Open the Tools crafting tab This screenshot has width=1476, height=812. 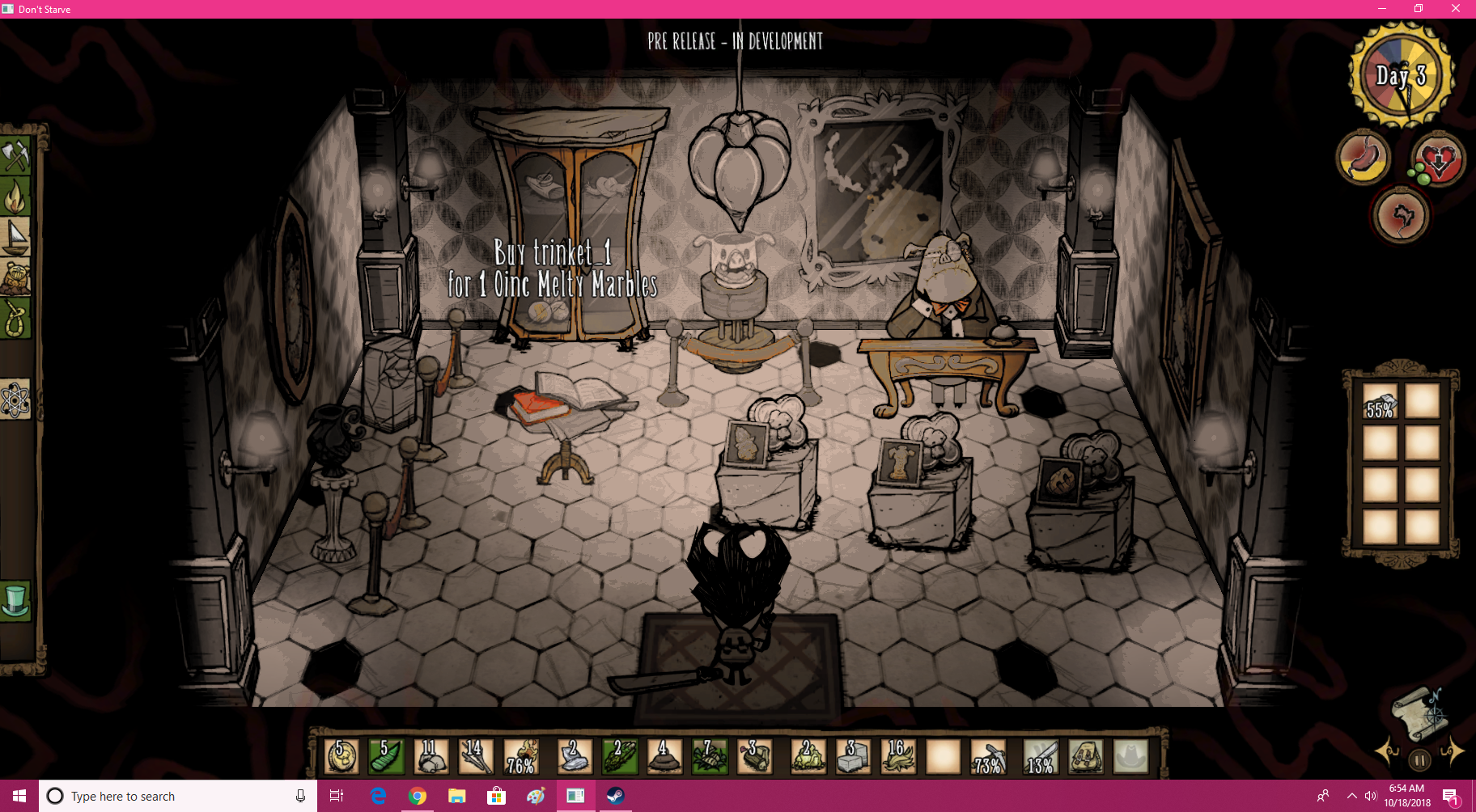(15, 154)
